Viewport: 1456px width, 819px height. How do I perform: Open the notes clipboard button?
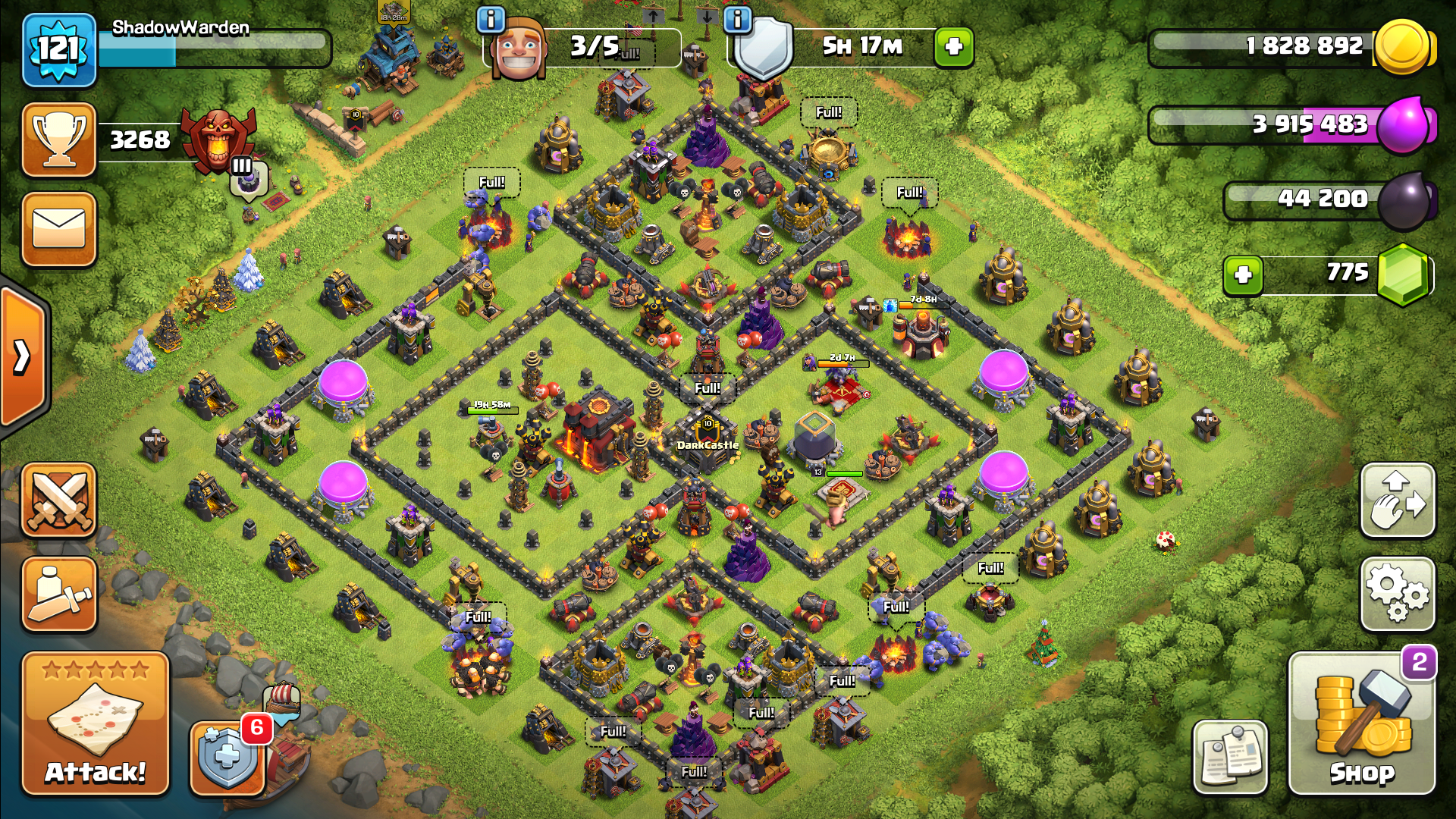[x=1230, y=757]
